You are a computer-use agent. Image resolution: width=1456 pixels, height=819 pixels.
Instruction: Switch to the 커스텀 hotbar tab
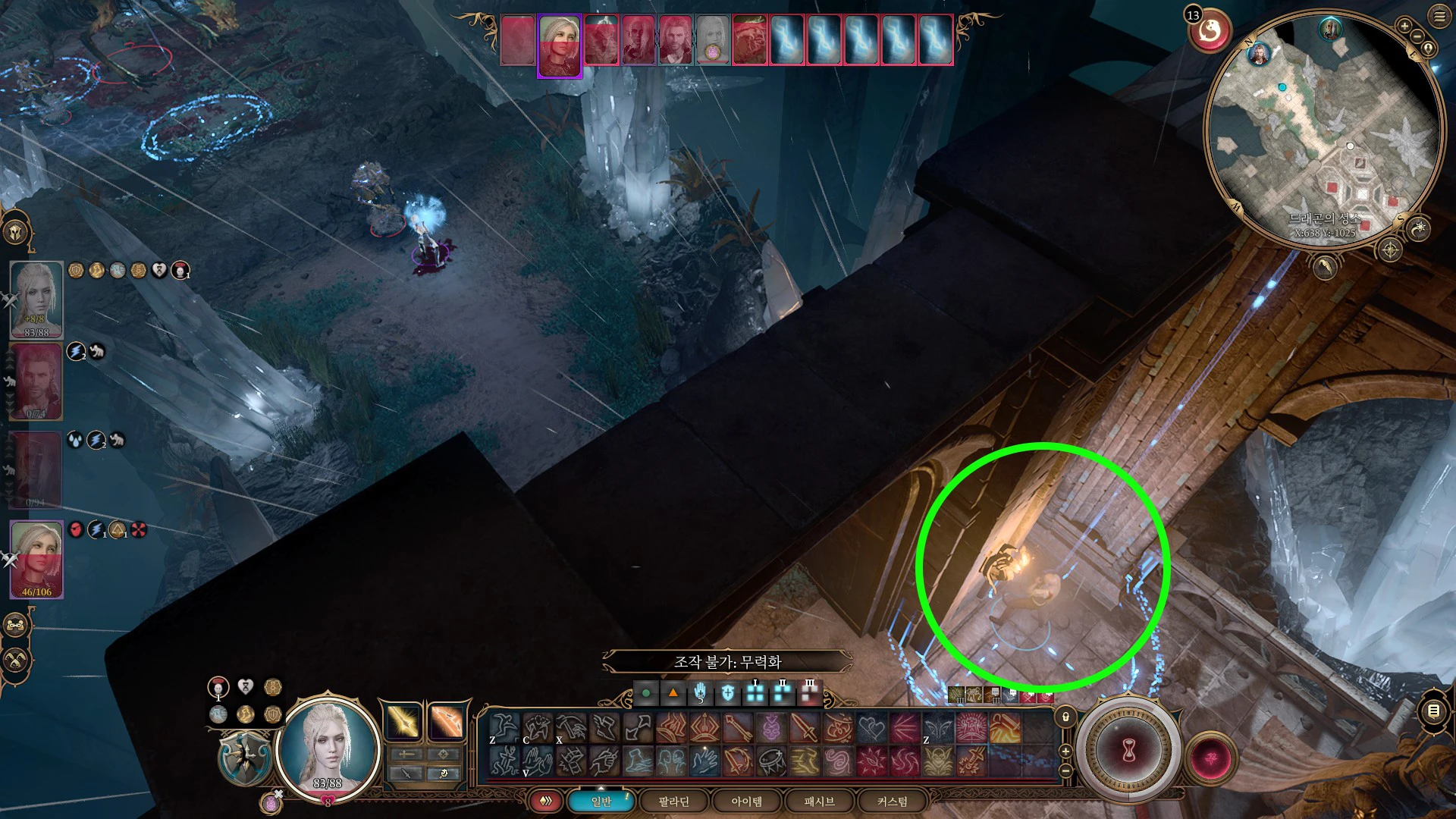892,802
